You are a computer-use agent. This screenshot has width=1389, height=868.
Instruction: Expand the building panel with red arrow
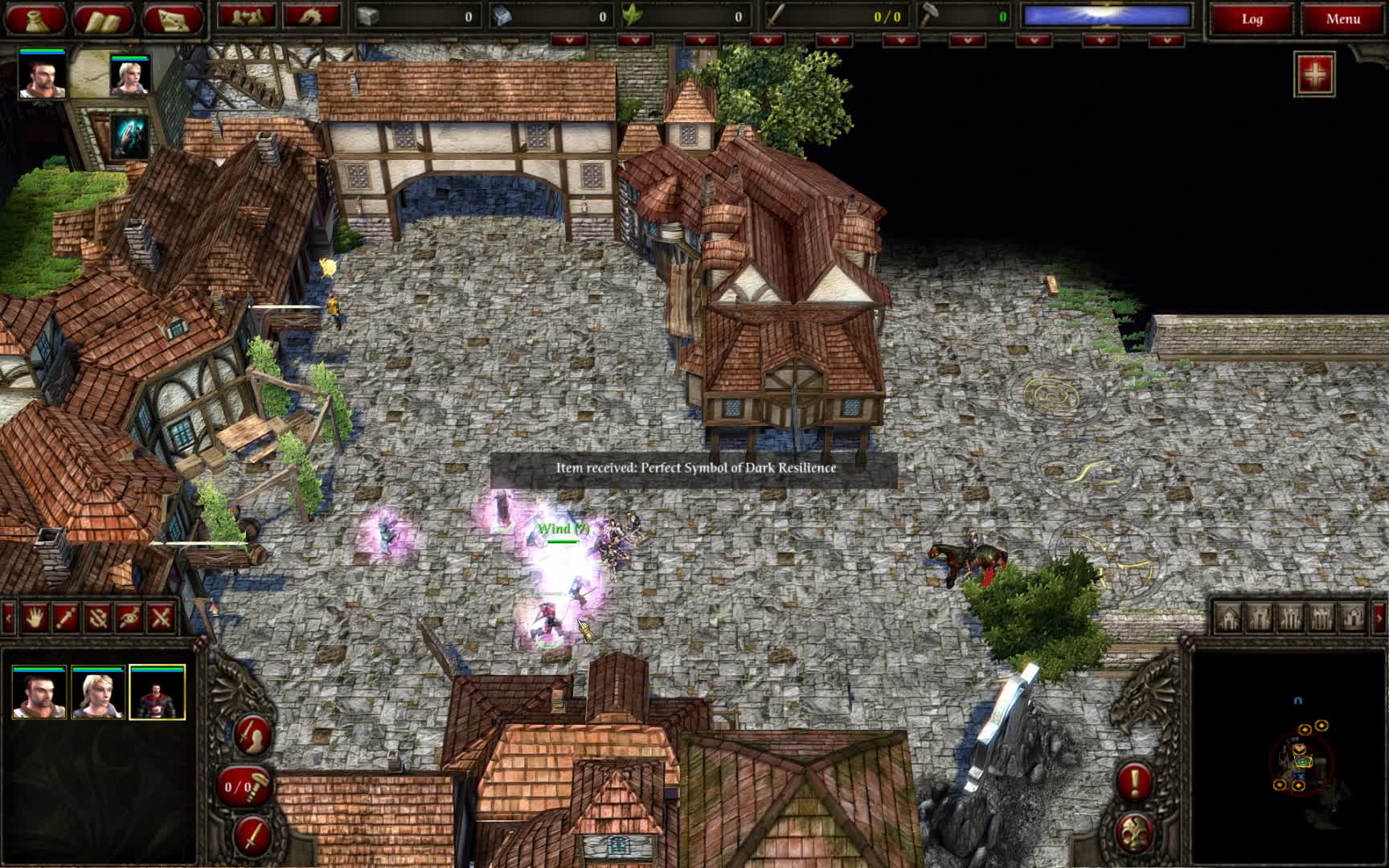click(x=1379, y=618)
